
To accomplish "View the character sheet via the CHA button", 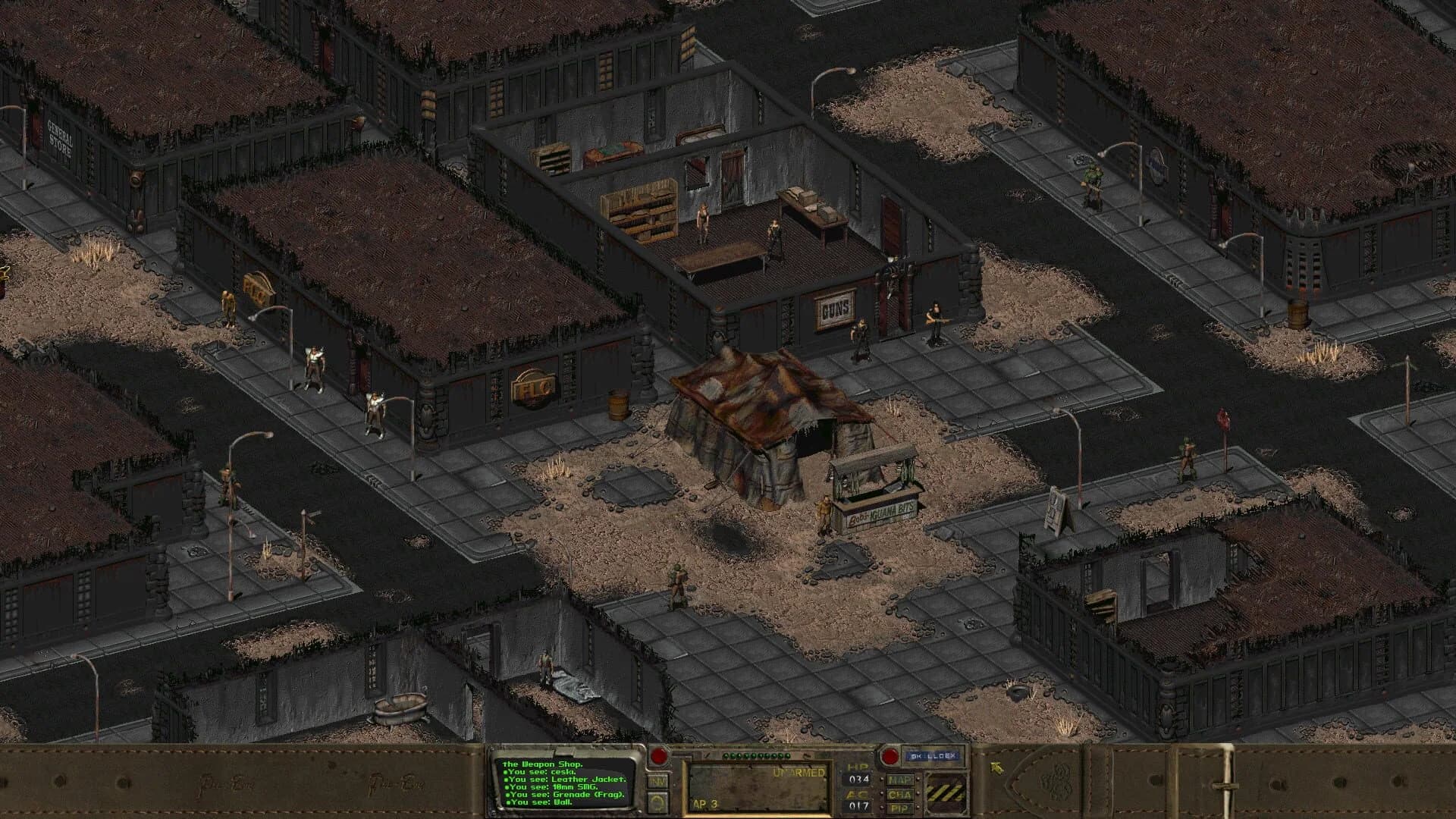I will coord(900,796).
